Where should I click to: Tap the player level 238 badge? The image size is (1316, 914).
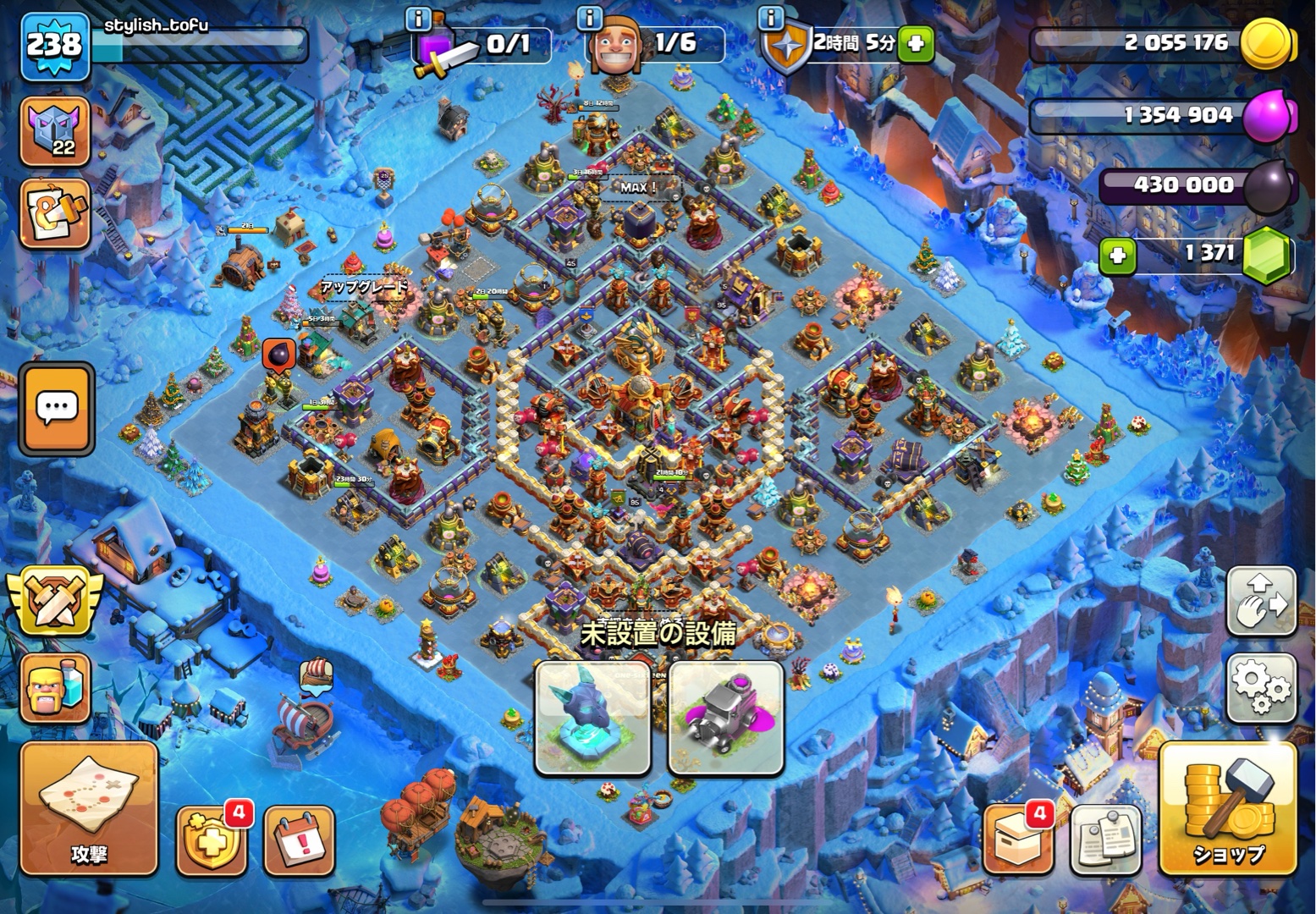(x=54, y=45)
